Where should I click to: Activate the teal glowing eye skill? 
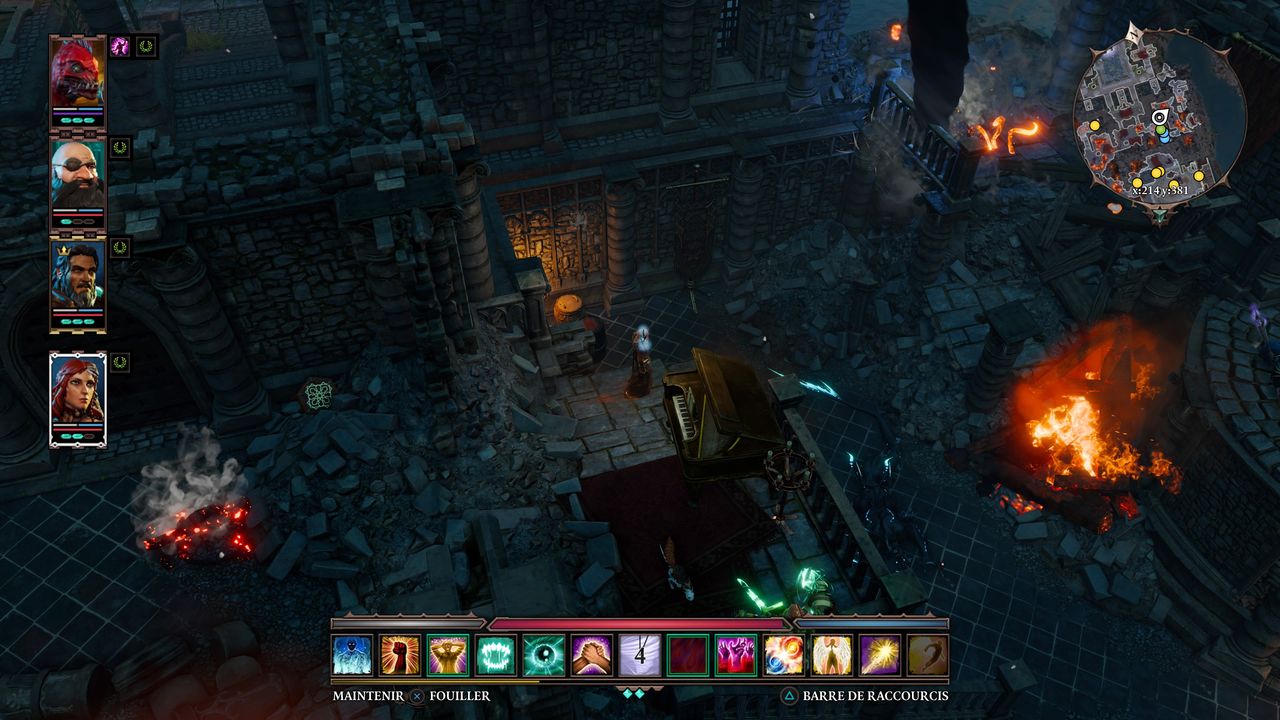pyautogui.click(x=544, y=655)
